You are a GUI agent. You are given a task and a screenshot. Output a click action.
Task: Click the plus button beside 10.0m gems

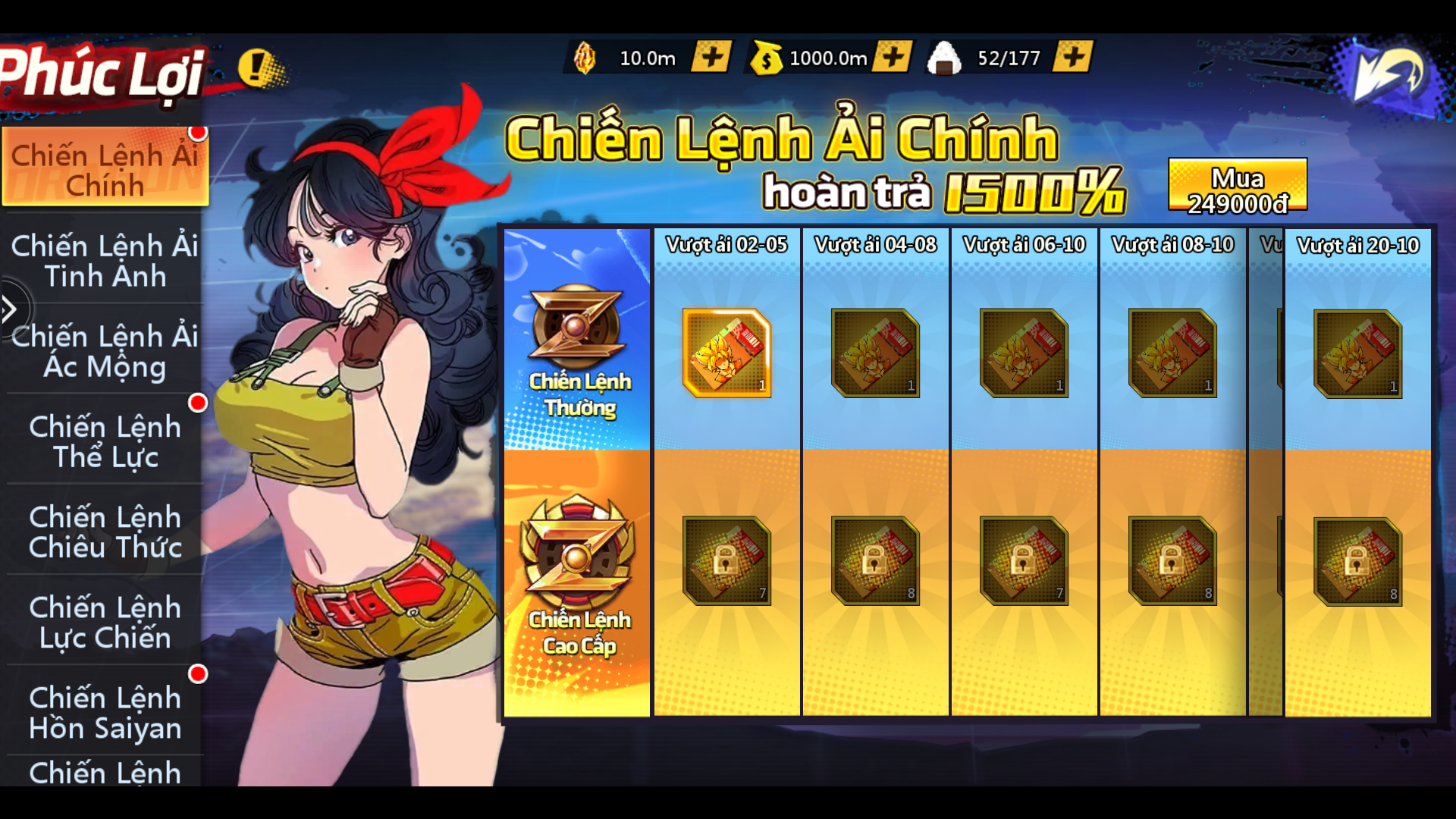pyautogui.click(x=711, y=57)
